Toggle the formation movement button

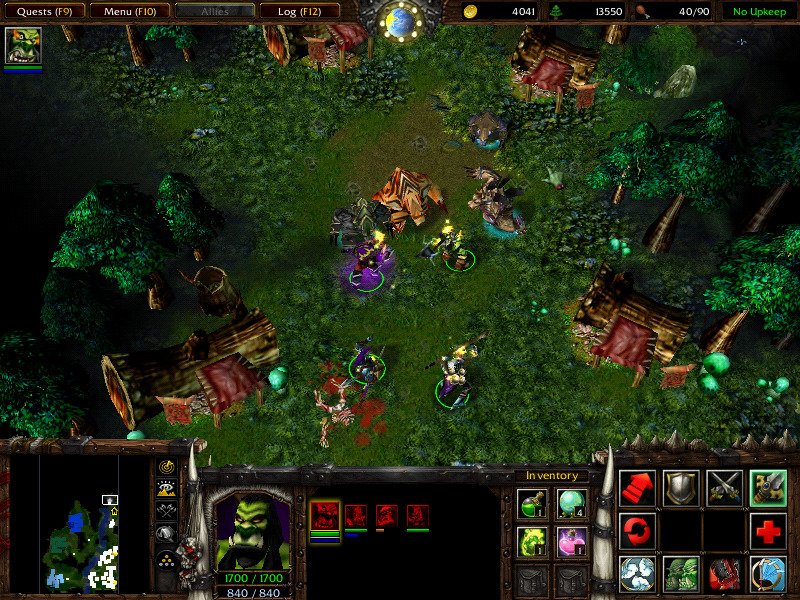pos(166,558)
